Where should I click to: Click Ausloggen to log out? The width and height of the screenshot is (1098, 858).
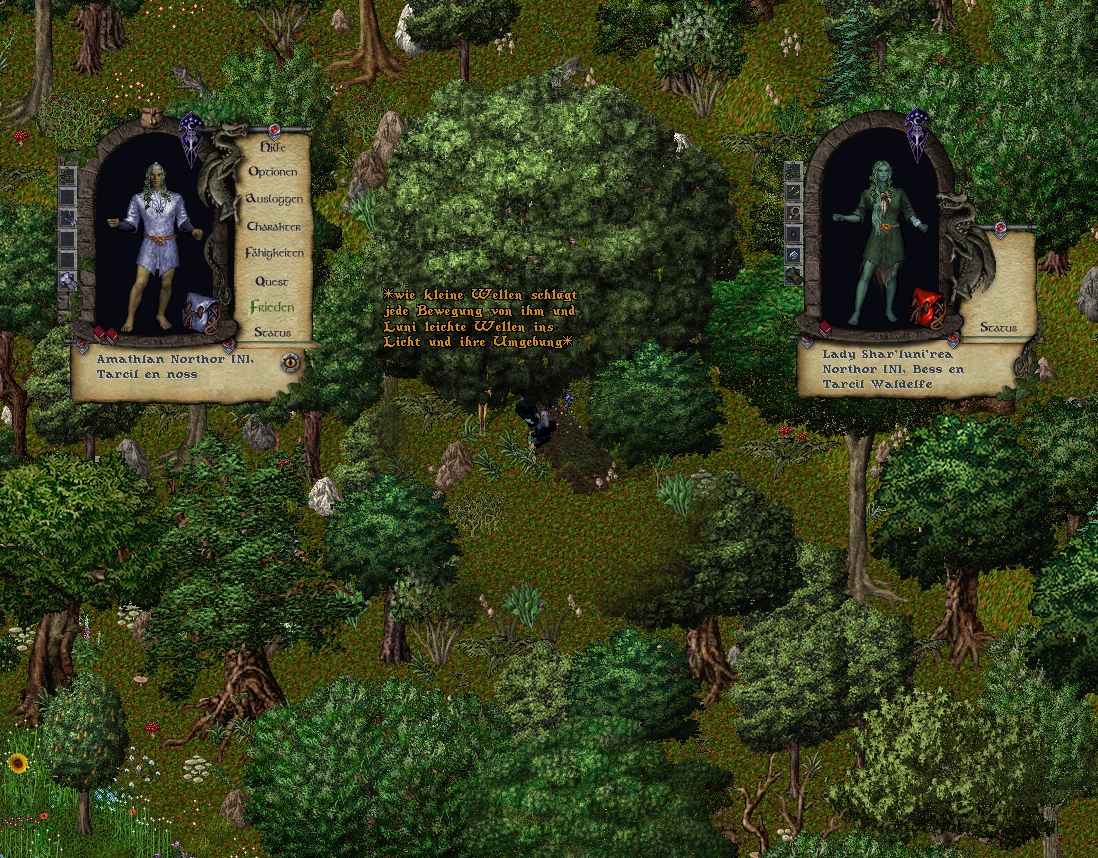pyautogui.click(x=274, y=199)
